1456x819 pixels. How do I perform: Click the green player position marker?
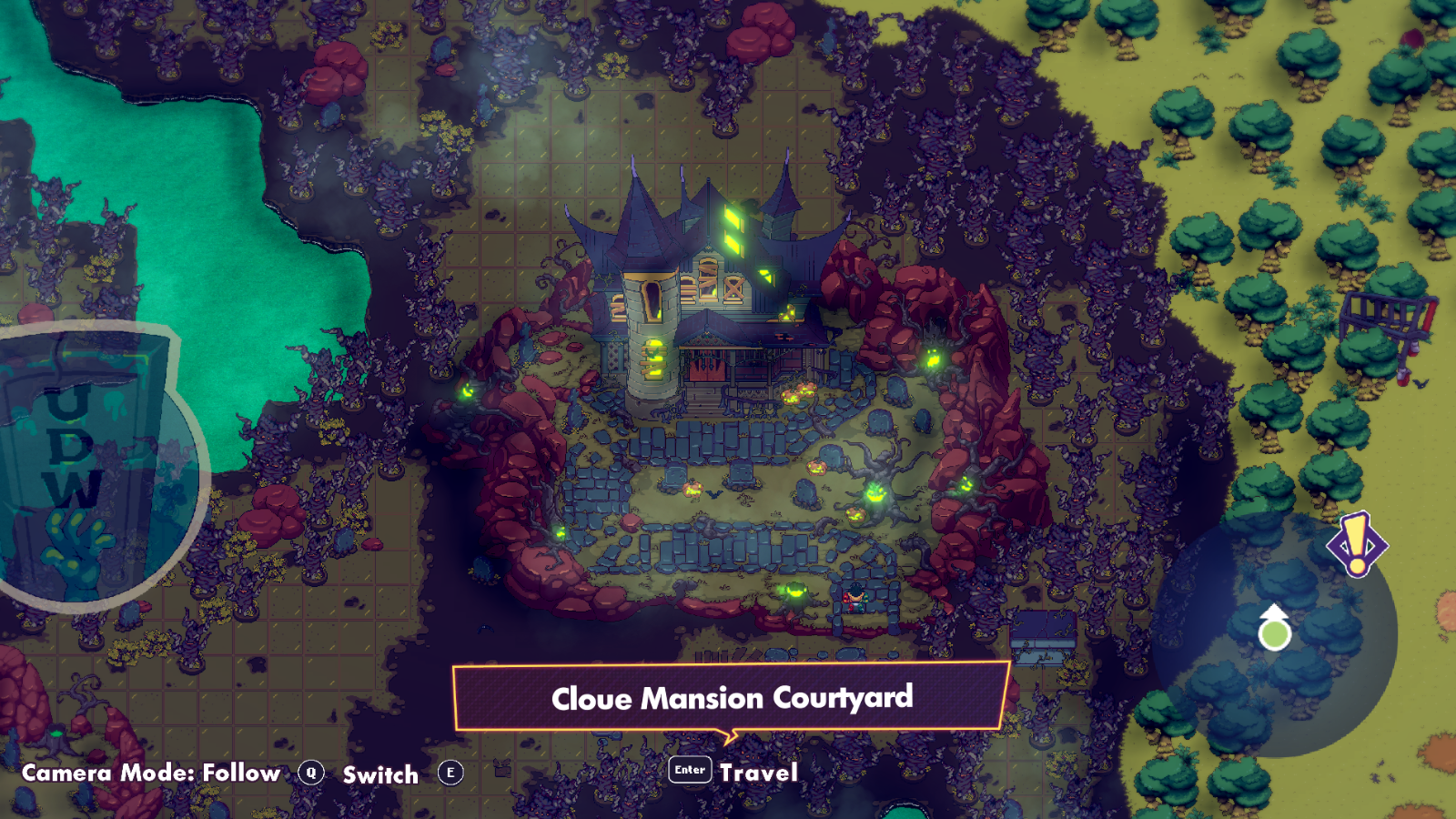(x=1274, y=630)
